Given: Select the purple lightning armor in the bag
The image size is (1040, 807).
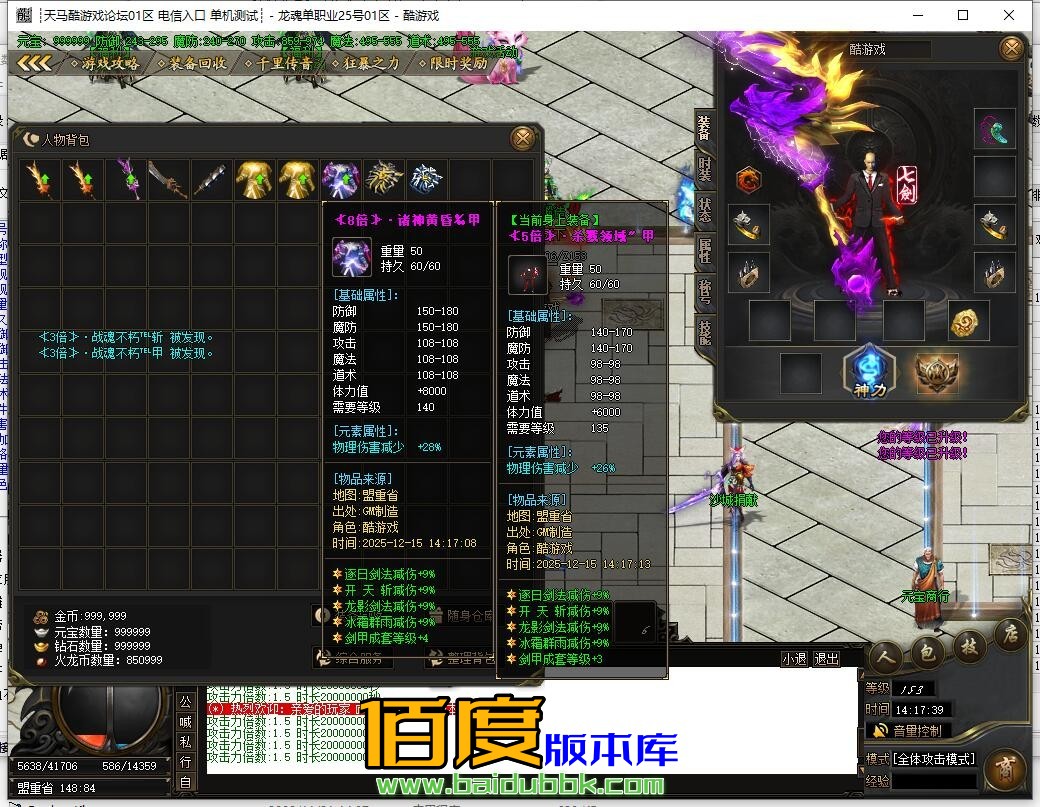Looking at the screenshot, I should (340, 180).
